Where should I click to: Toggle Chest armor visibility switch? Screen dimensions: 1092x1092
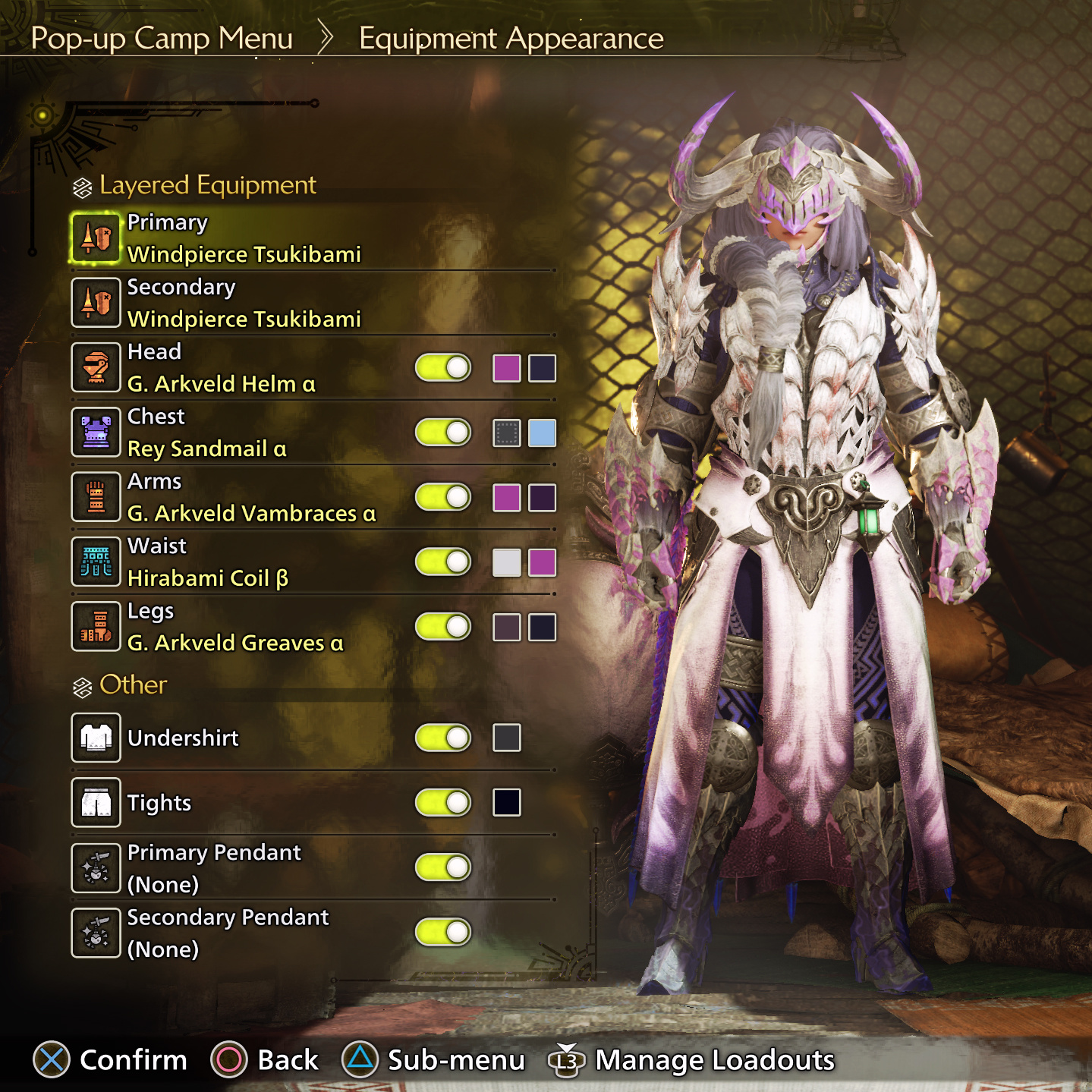click(x=443, y=433)
